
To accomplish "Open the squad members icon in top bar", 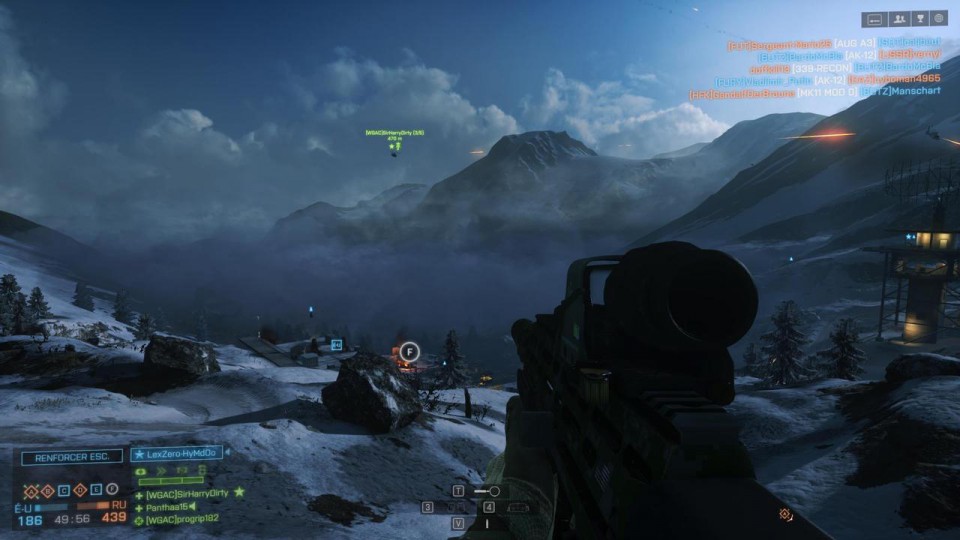I will point(899,18).
